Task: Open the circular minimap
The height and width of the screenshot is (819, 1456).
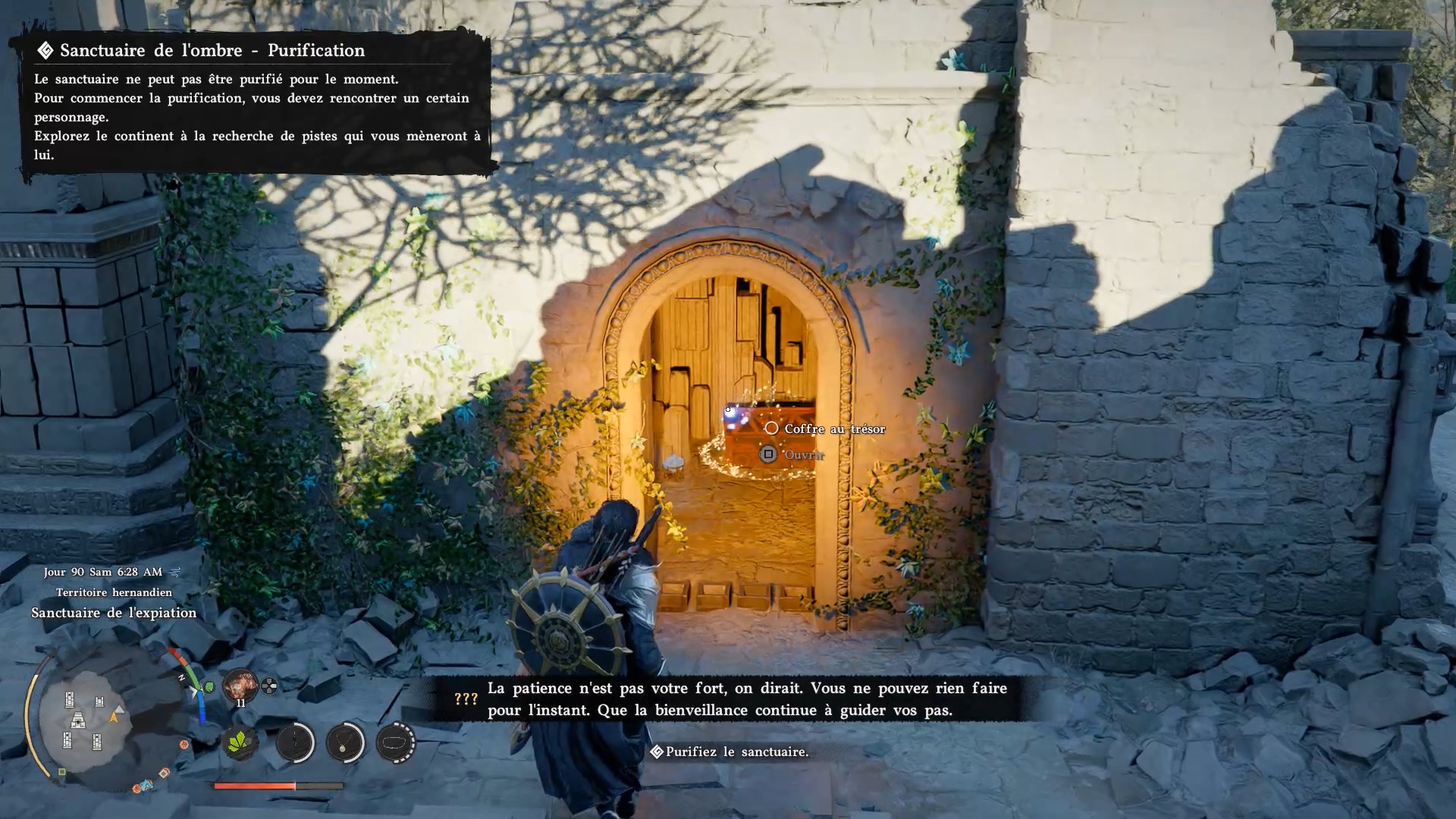Action: tap(83, 721)
